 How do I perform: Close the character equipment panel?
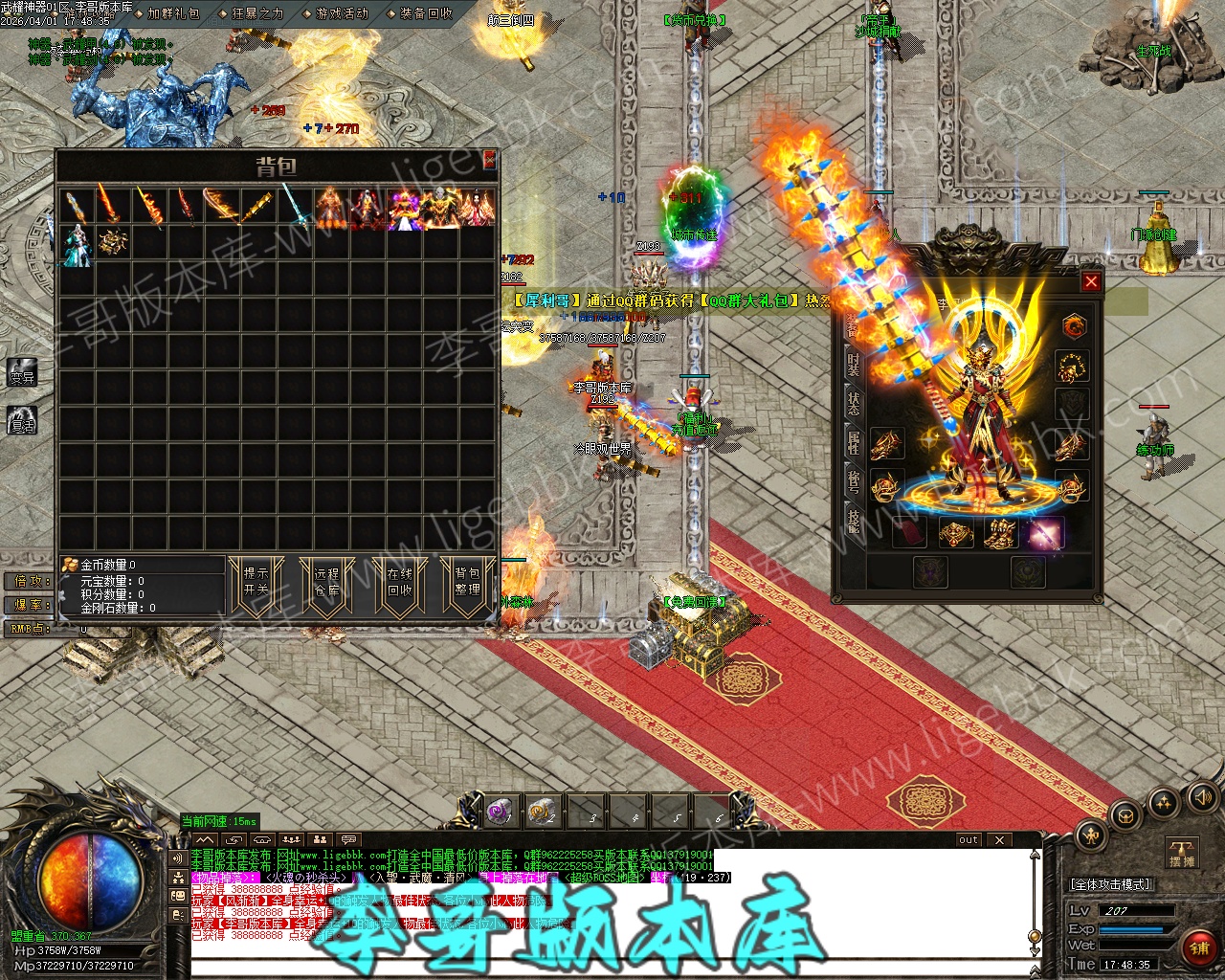[1090, 281]
